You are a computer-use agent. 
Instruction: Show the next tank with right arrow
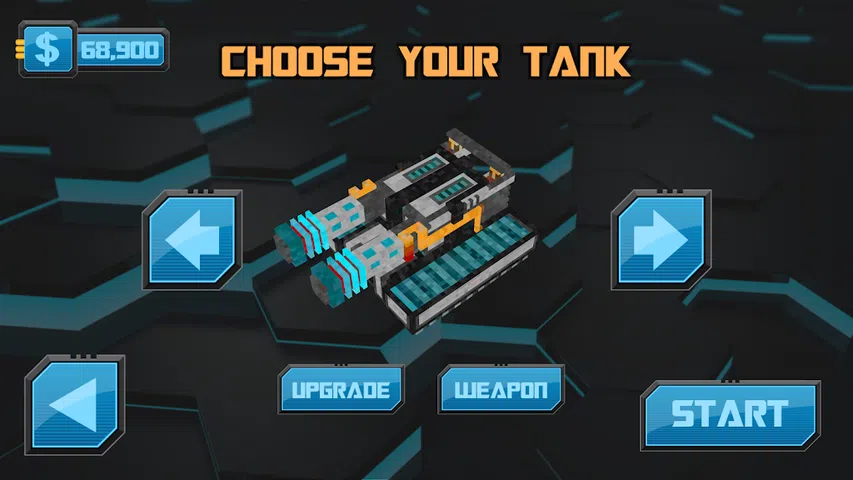(x=659, y=241)
